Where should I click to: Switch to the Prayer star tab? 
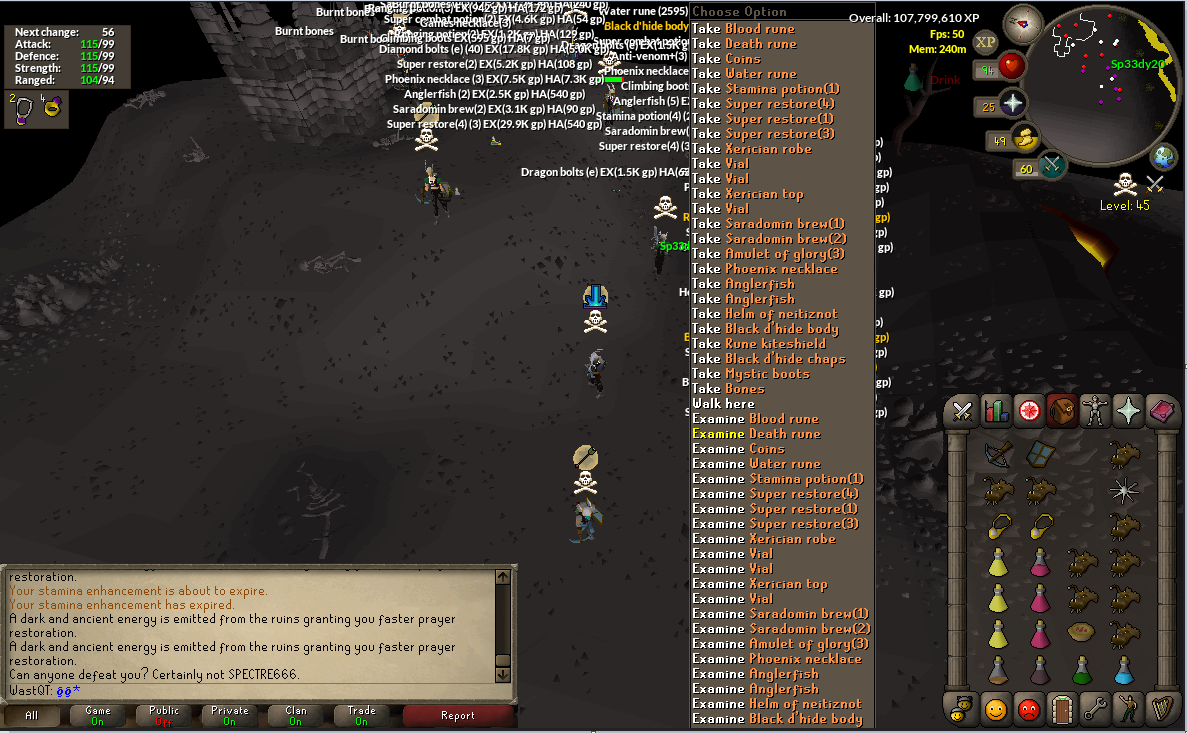click(x=1128, y=410)
